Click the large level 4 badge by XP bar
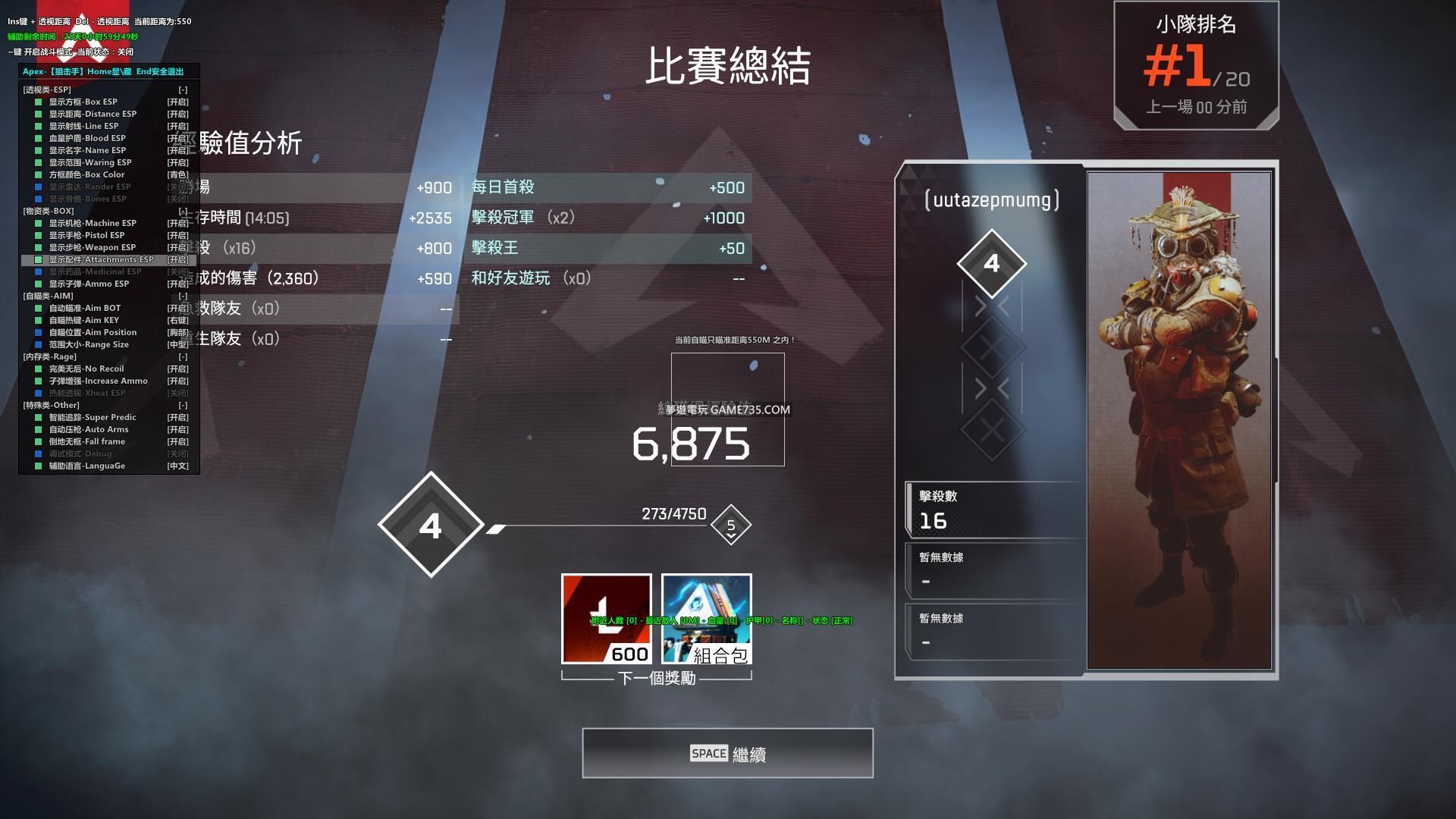 click(x=431, y=525)
